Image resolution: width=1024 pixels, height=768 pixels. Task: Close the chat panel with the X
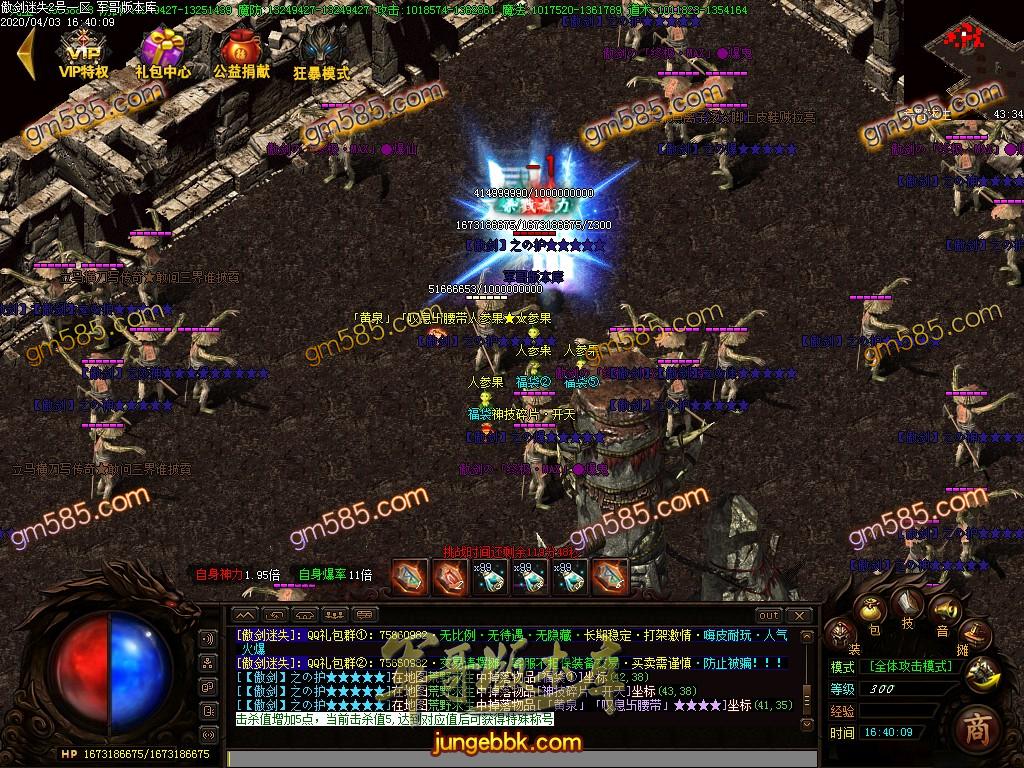point(799,615)
